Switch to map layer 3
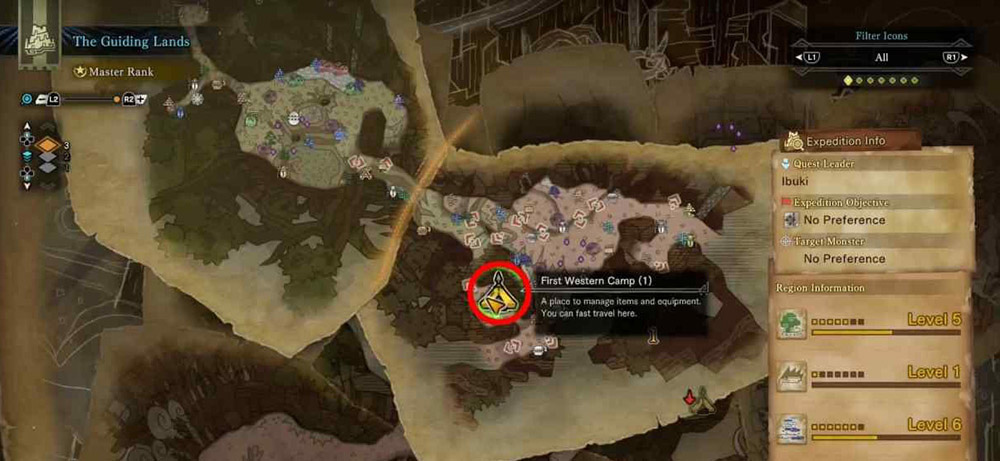This screenshot has width=1000, height=461. pos(48,146)
